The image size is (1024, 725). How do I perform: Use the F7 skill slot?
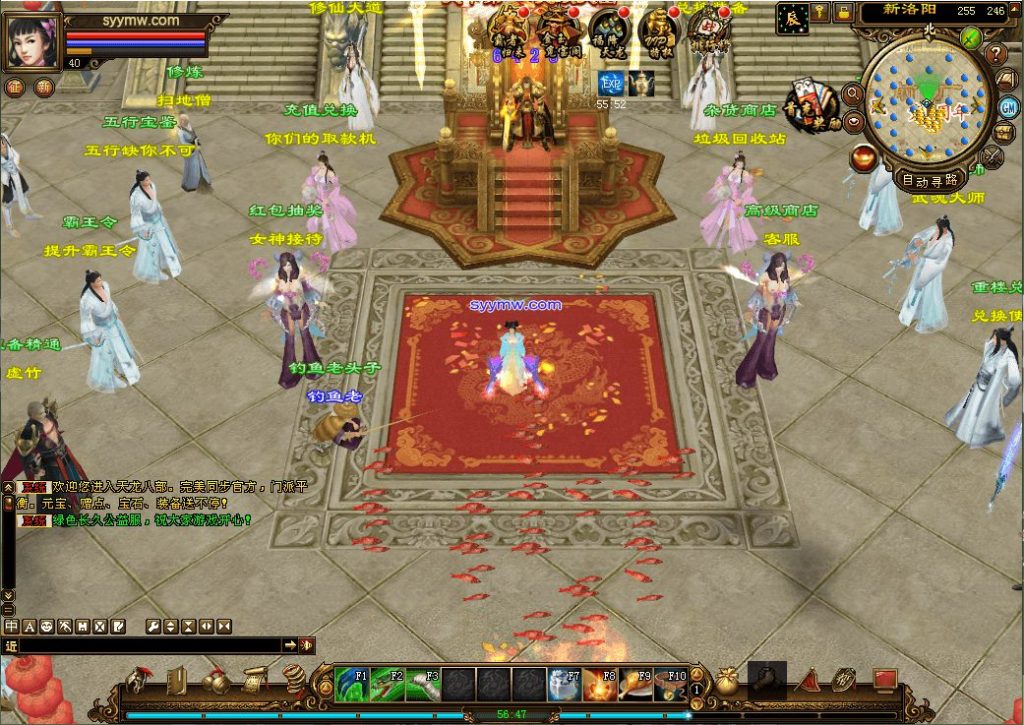click(x=564, y=684)
